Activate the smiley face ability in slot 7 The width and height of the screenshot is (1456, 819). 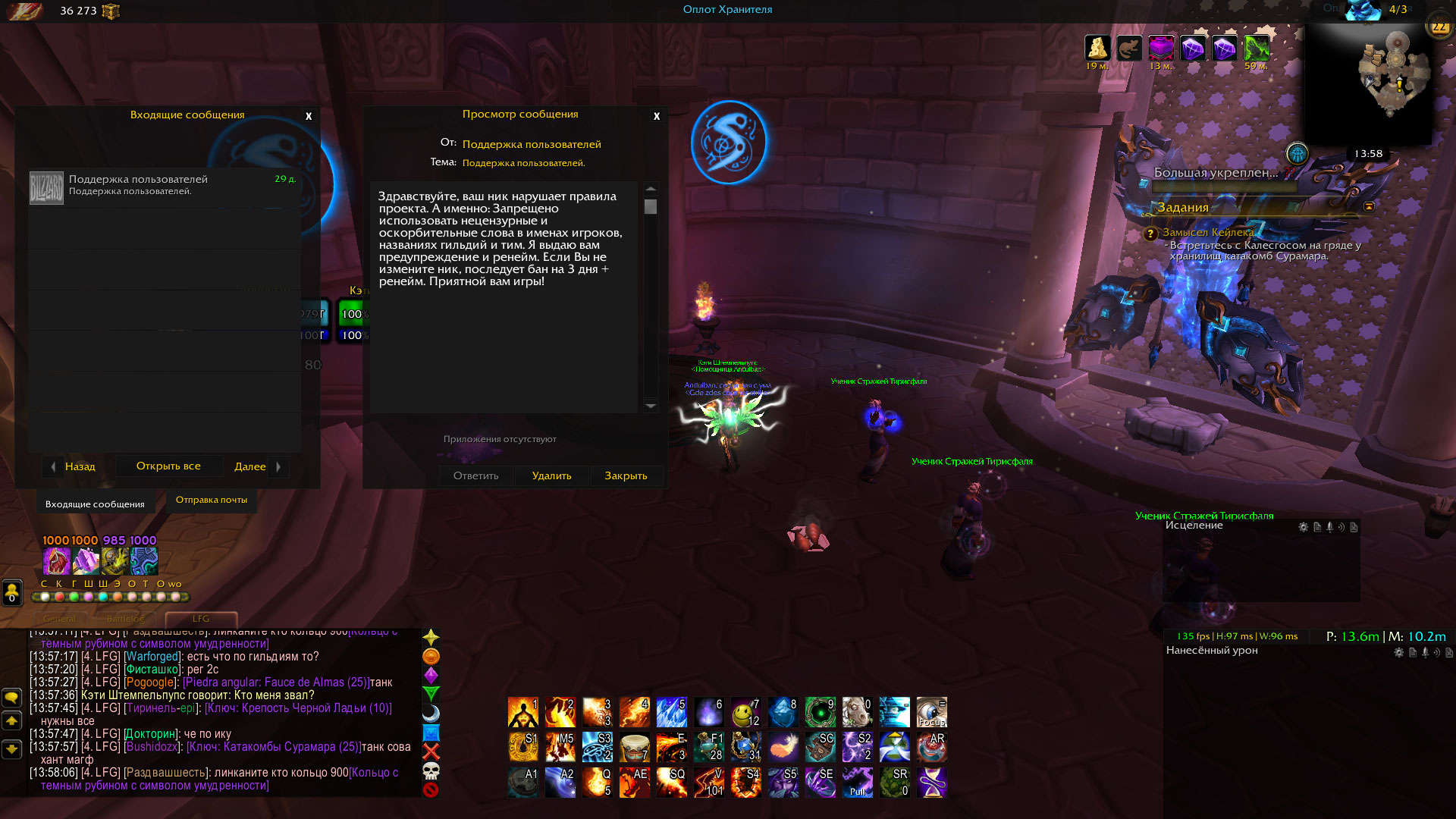point(745,712)
